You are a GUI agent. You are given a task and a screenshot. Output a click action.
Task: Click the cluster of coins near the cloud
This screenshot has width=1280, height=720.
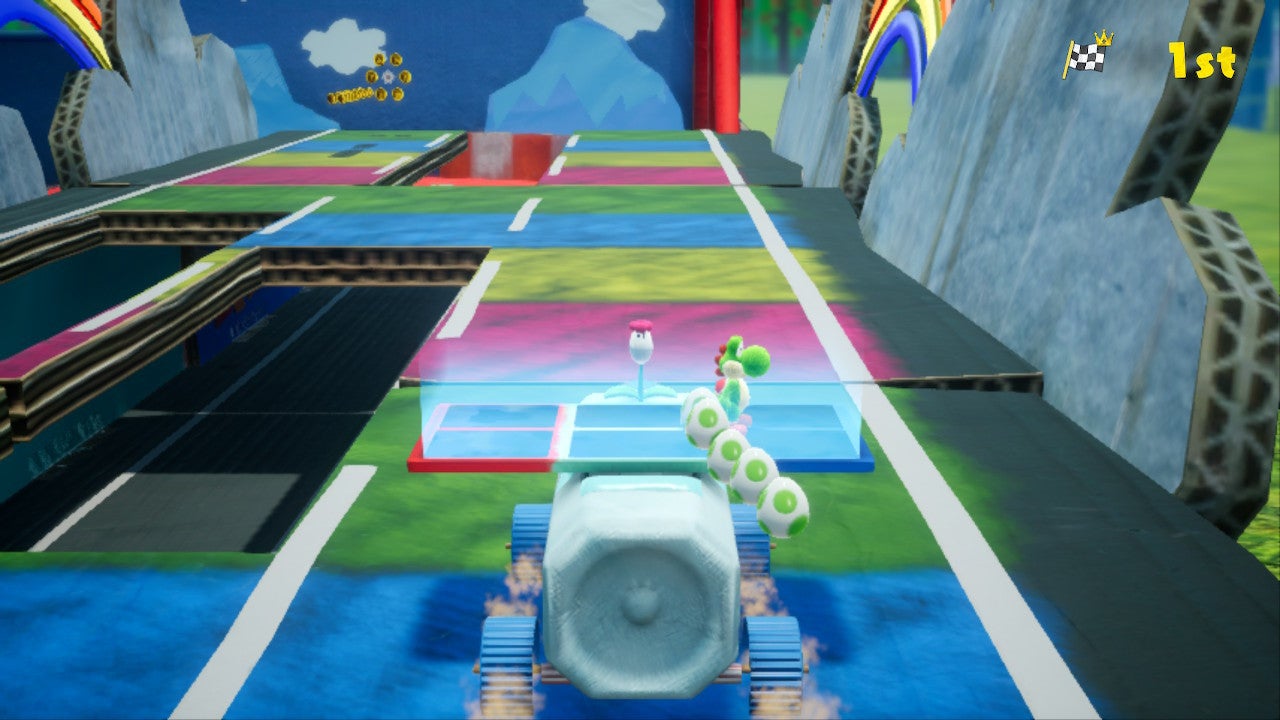[x=350, y=94]
